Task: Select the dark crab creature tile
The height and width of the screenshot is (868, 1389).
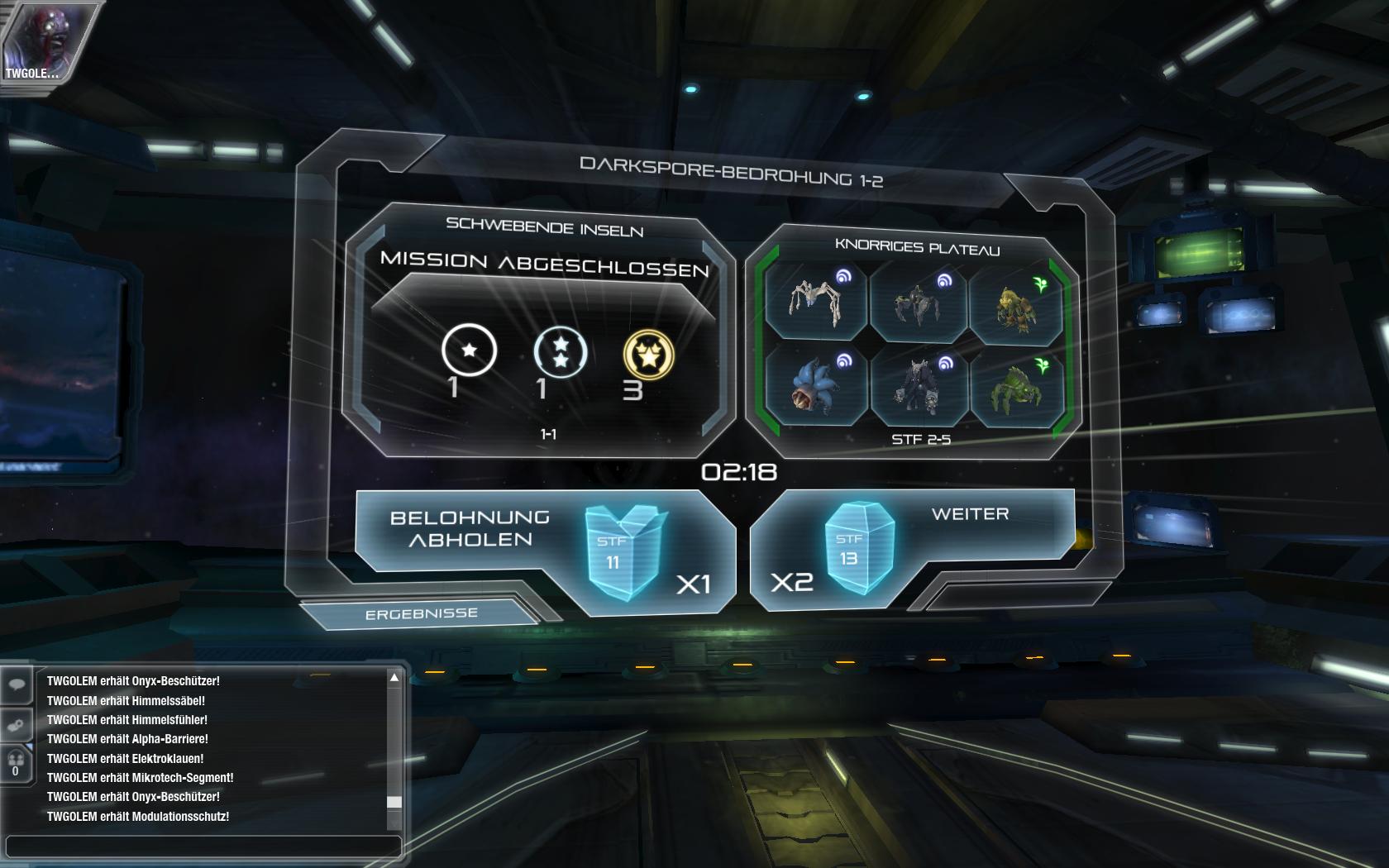Action: pos(918,304)
